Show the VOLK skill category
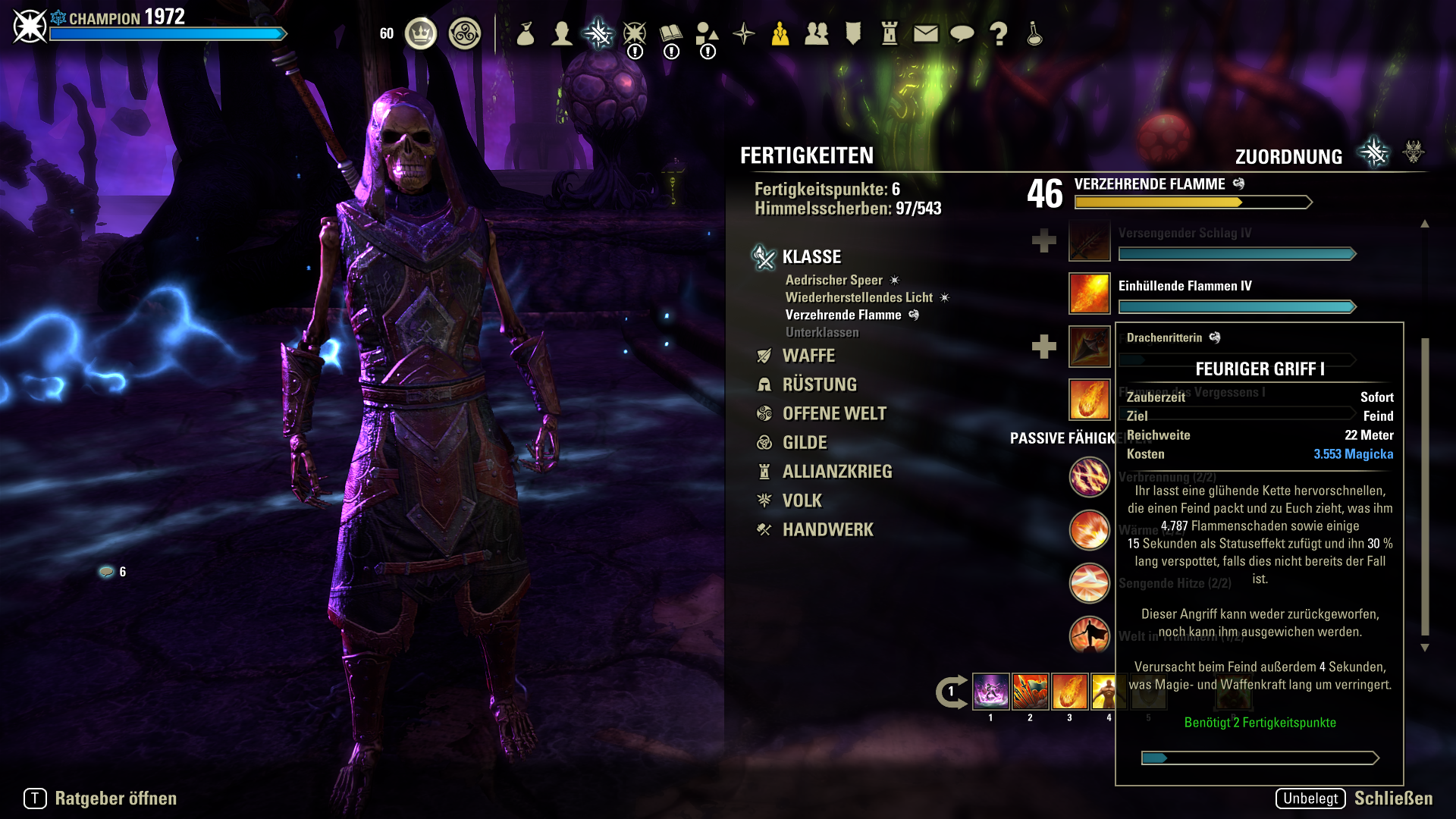 [x=802, y=500]
